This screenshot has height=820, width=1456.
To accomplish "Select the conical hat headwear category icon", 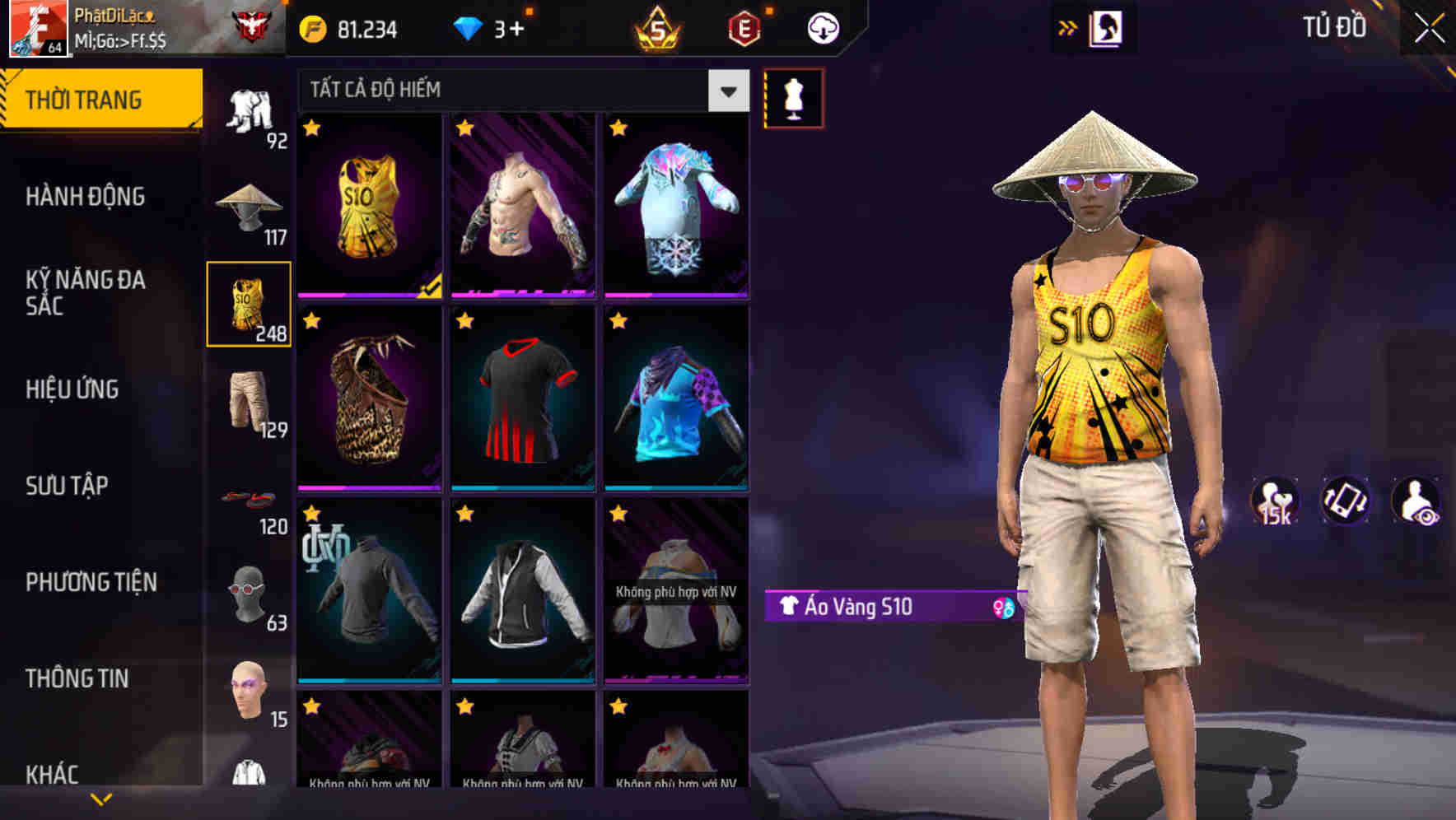I will (248, 206).
